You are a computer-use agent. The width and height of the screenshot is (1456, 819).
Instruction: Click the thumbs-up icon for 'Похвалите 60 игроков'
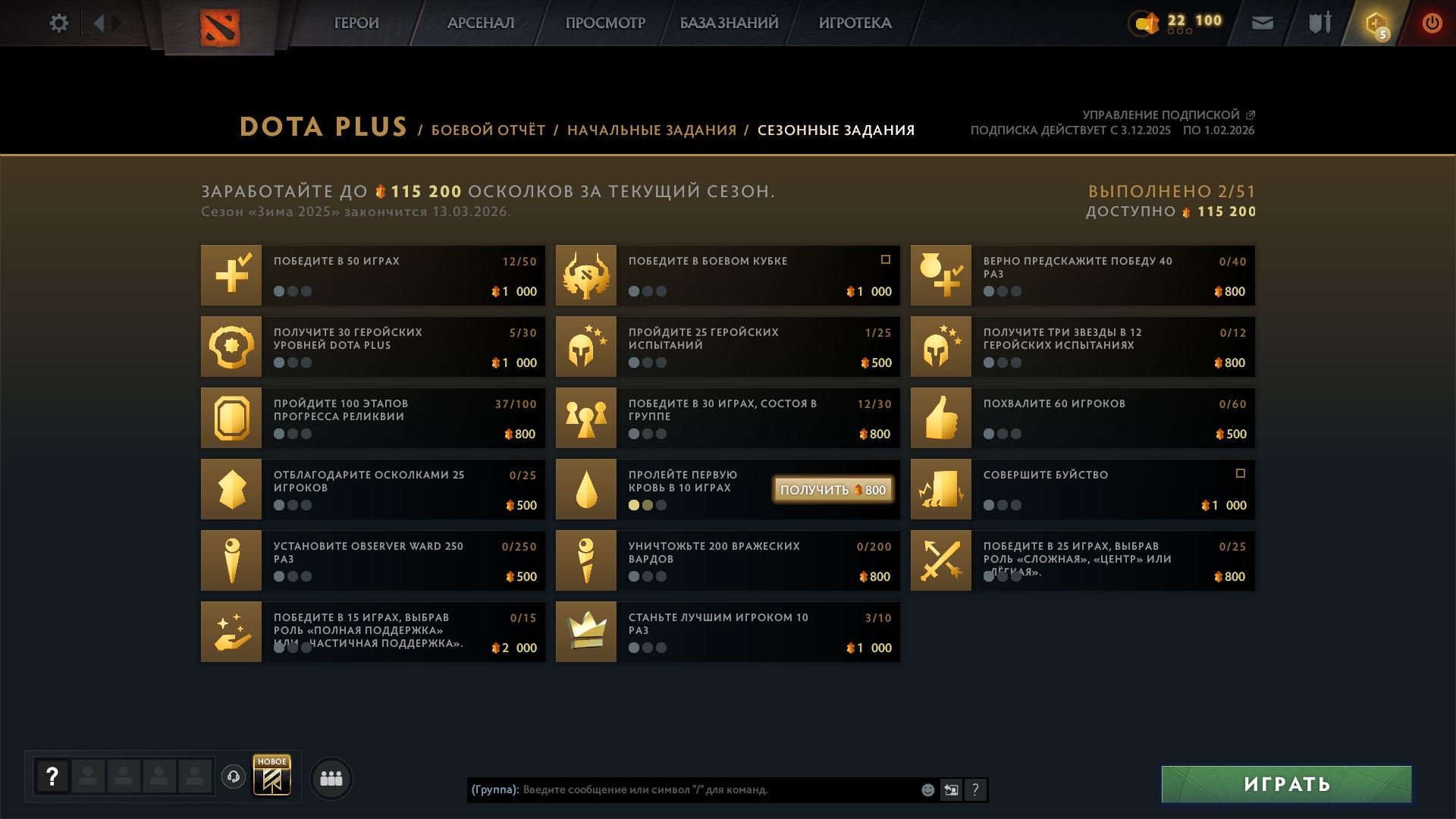[x=940, y=418]
